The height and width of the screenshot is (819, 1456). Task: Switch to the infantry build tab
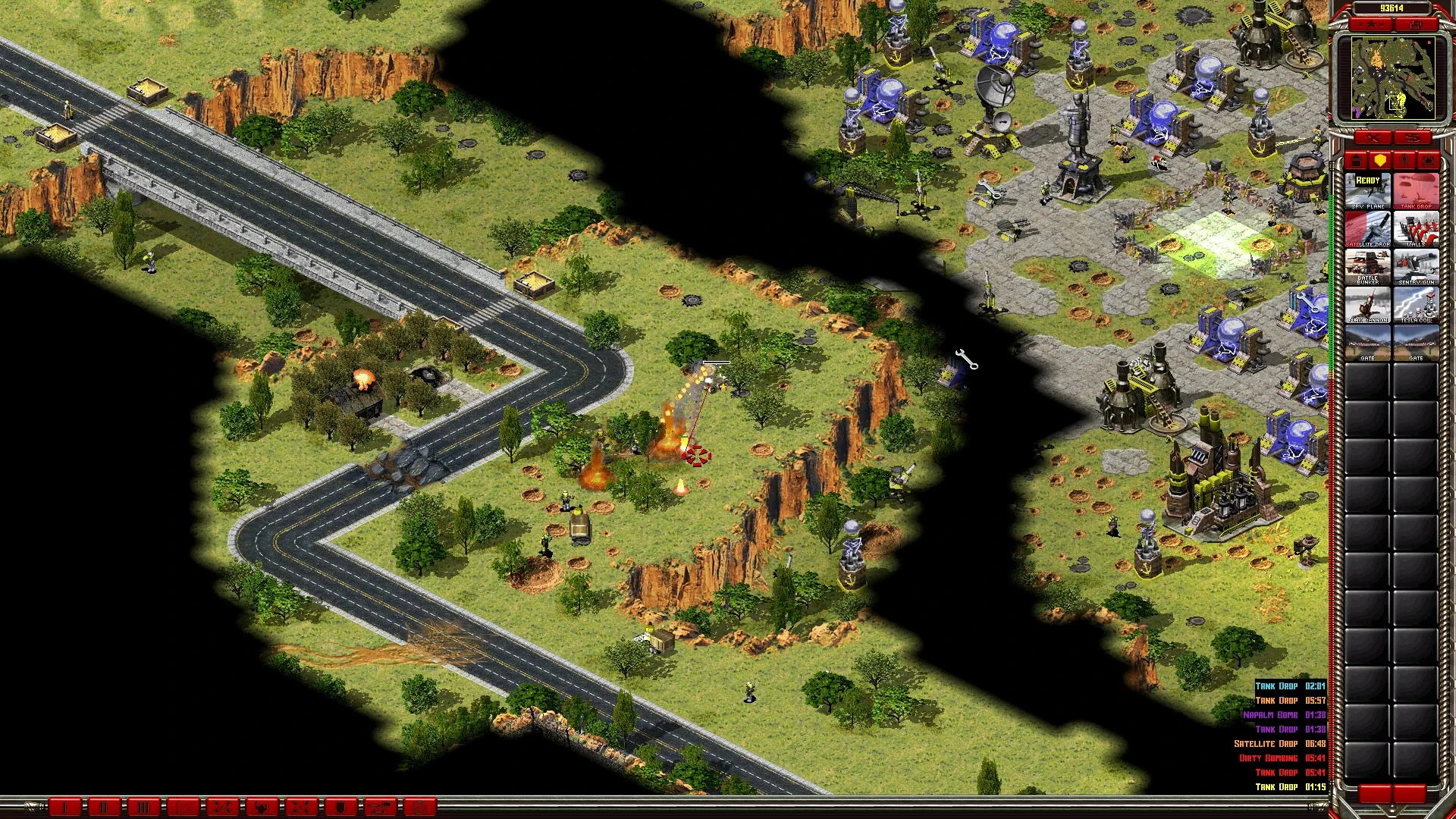click(1404, 161)
